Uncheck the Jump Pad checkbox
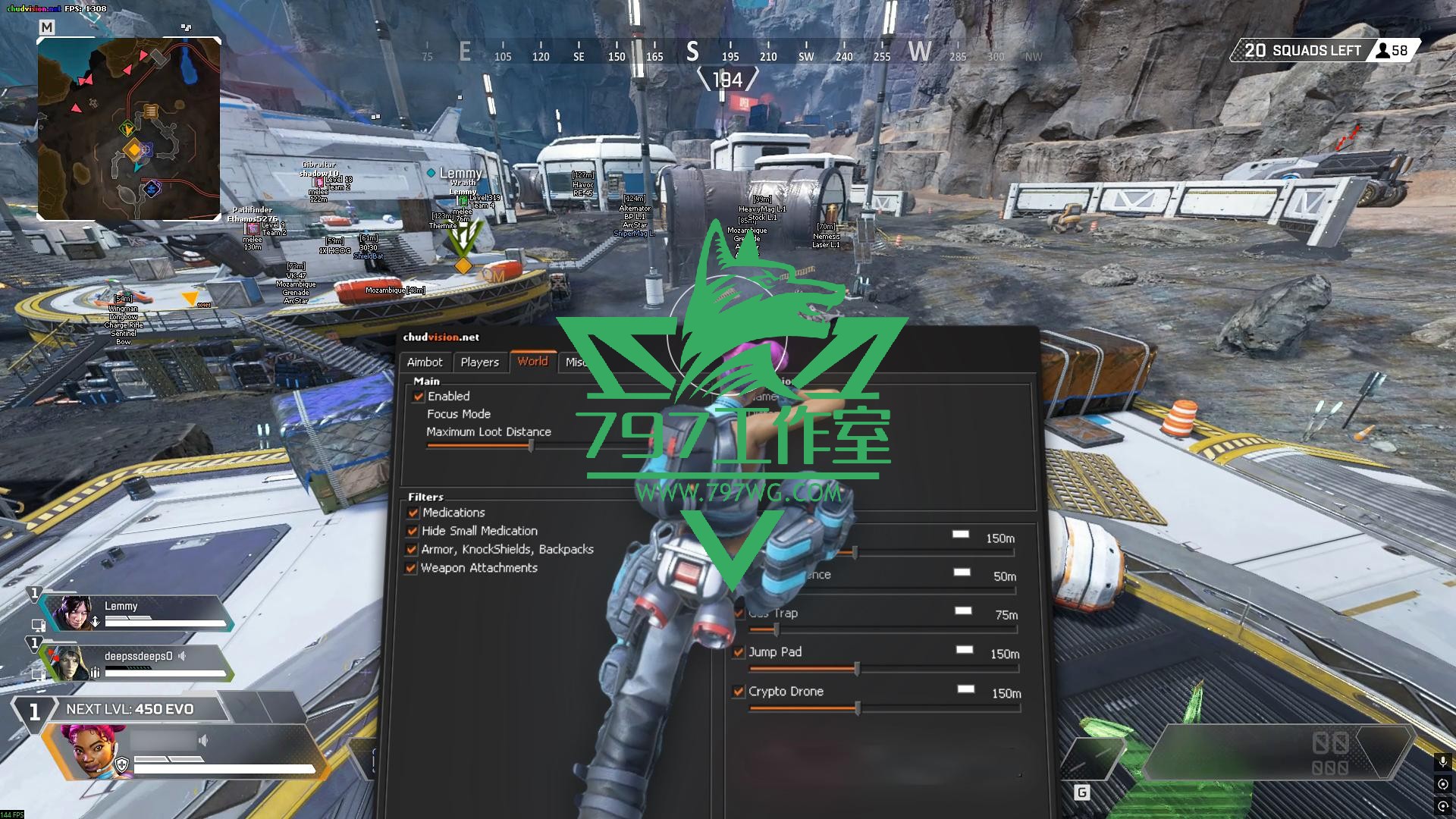Viewport: 1456px width, 819px height. [x=739, y=652]
